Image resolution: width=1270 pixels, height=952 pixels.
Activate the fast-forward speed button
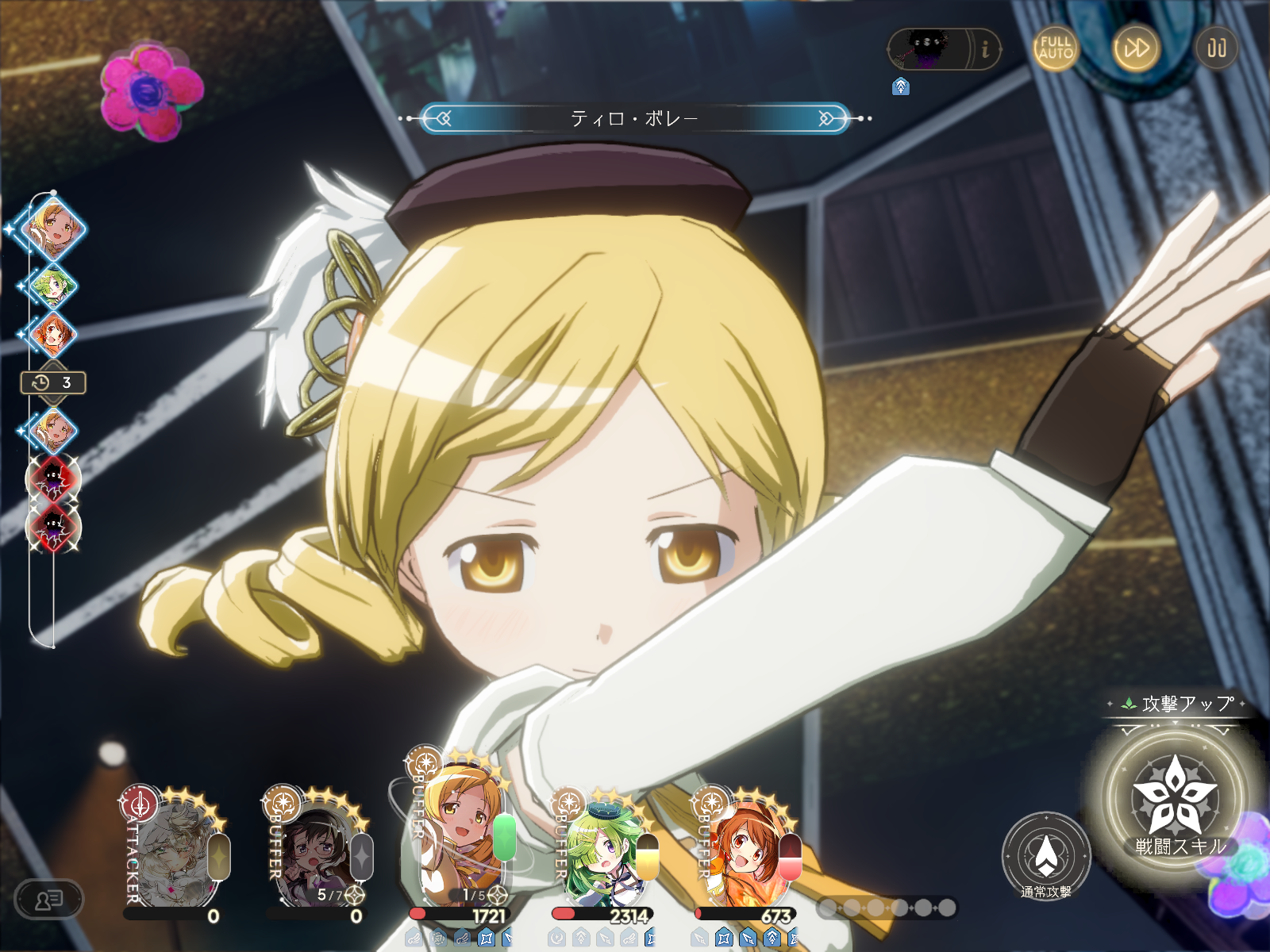click(x=1135, y=48)
